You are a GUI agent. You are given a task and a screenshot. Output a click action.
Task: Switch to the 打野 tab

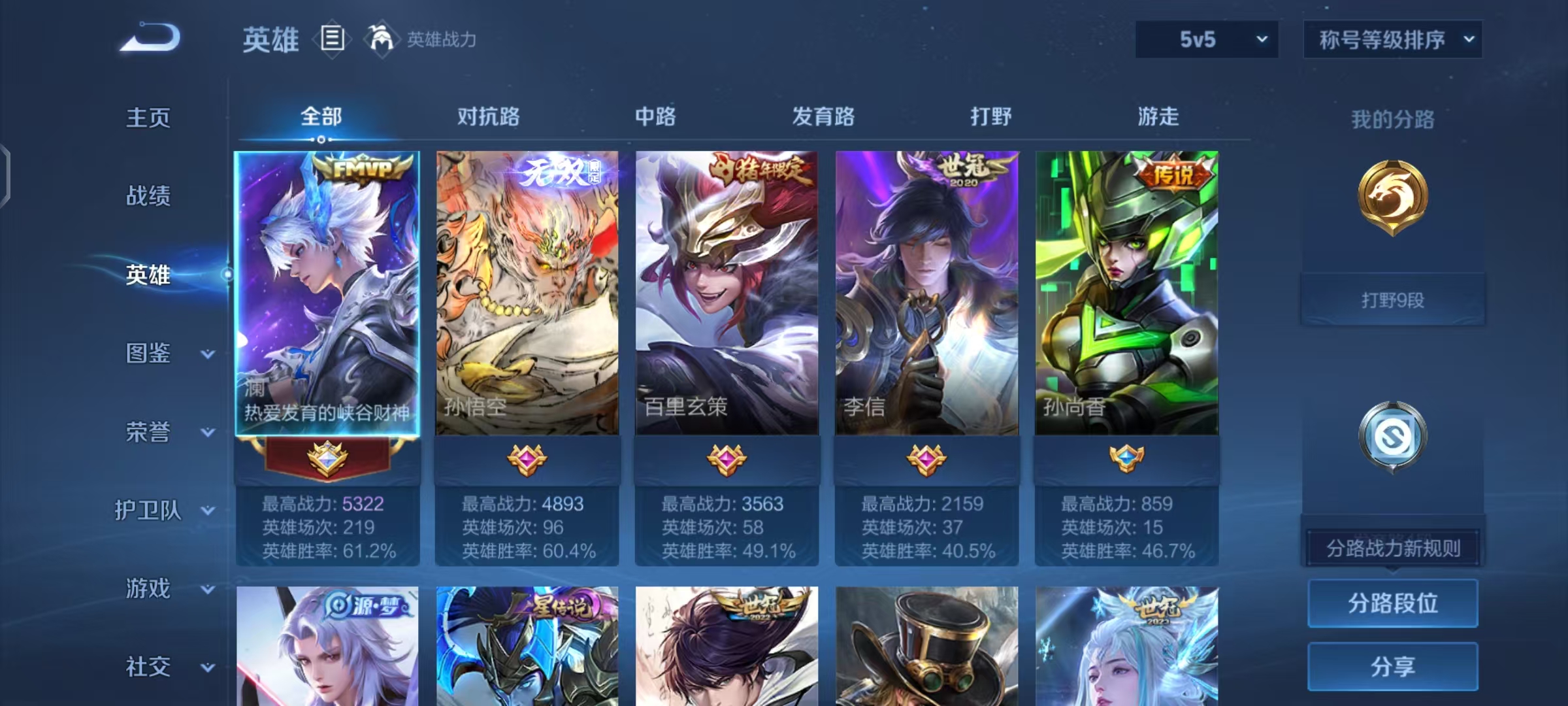coord(988,116)
